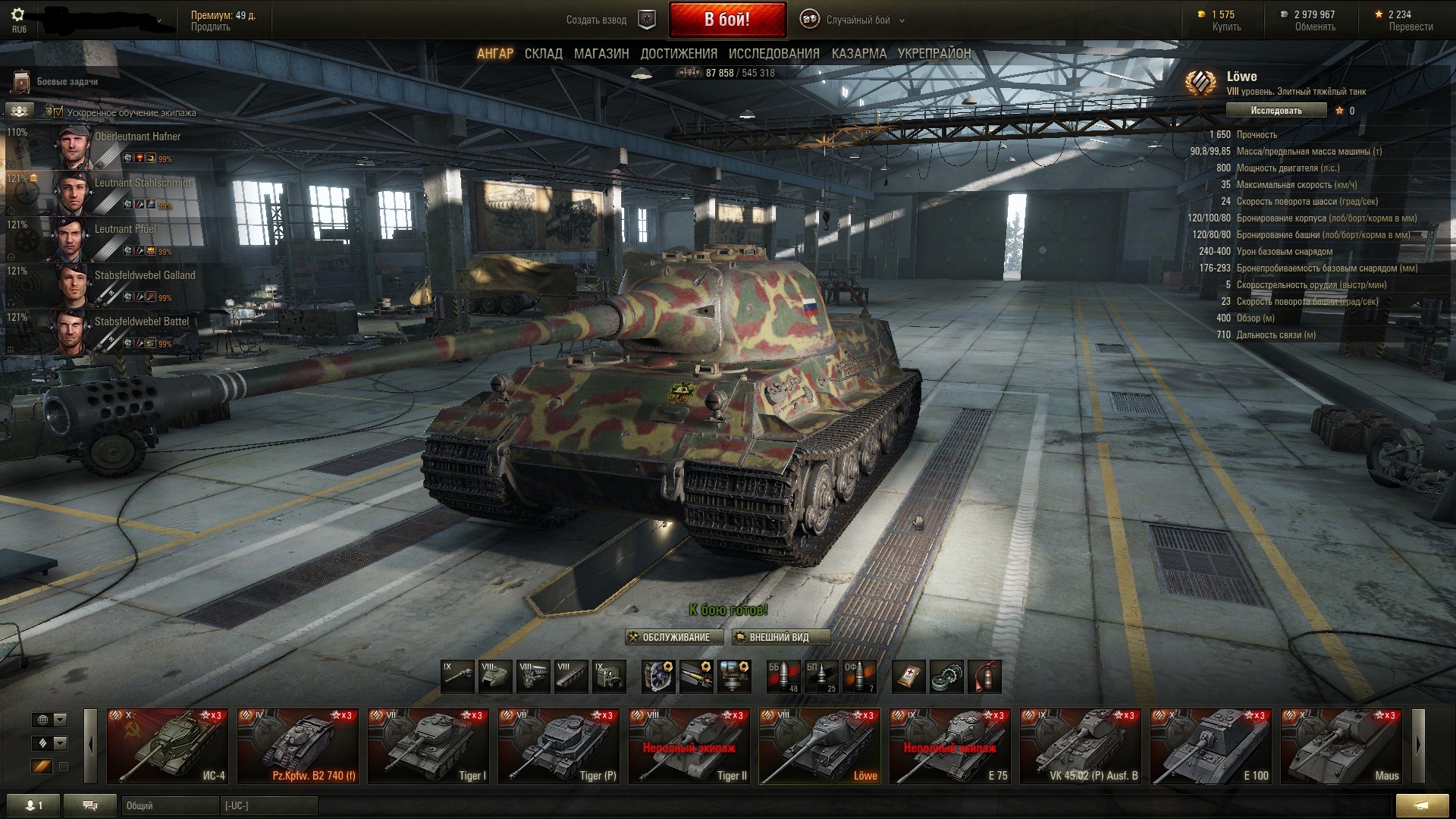Open the ВНЕШНИЙ ВИД exterior customization
Viewport: 1456px width, 819px height.
click(780, 637)
